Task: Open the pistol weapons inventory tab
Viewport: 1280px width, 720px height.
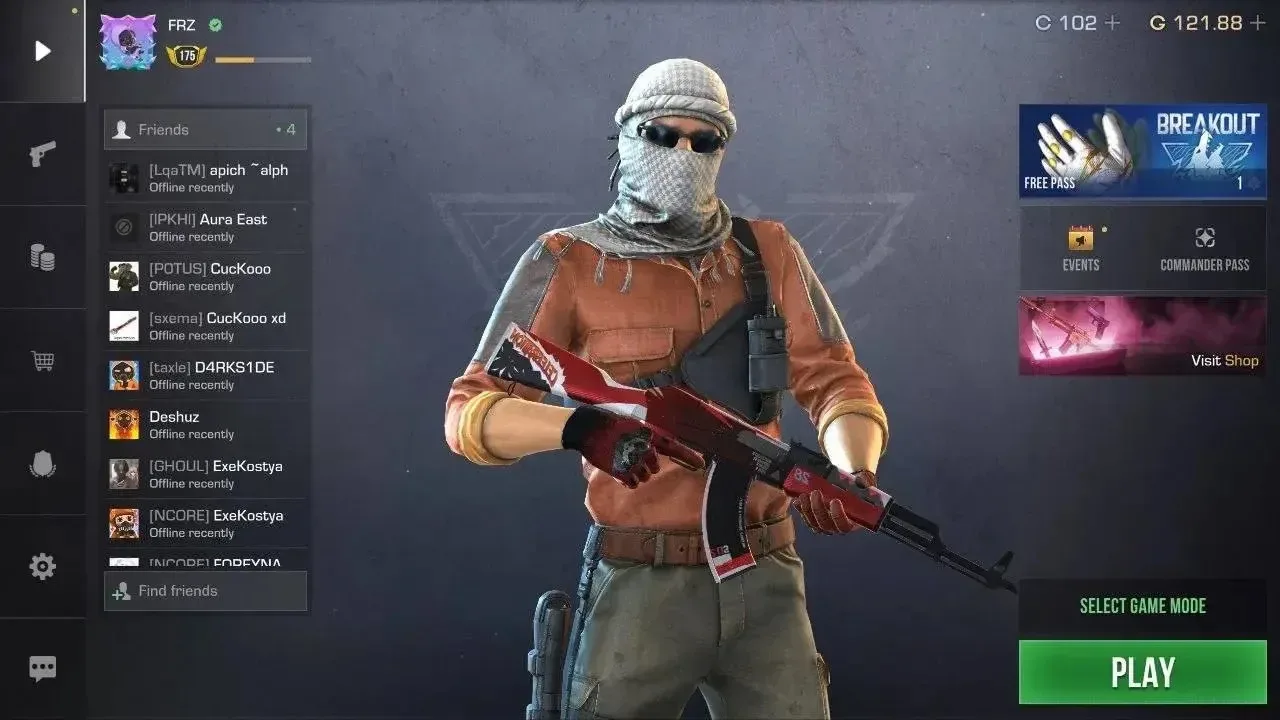Action: (42, 154)
